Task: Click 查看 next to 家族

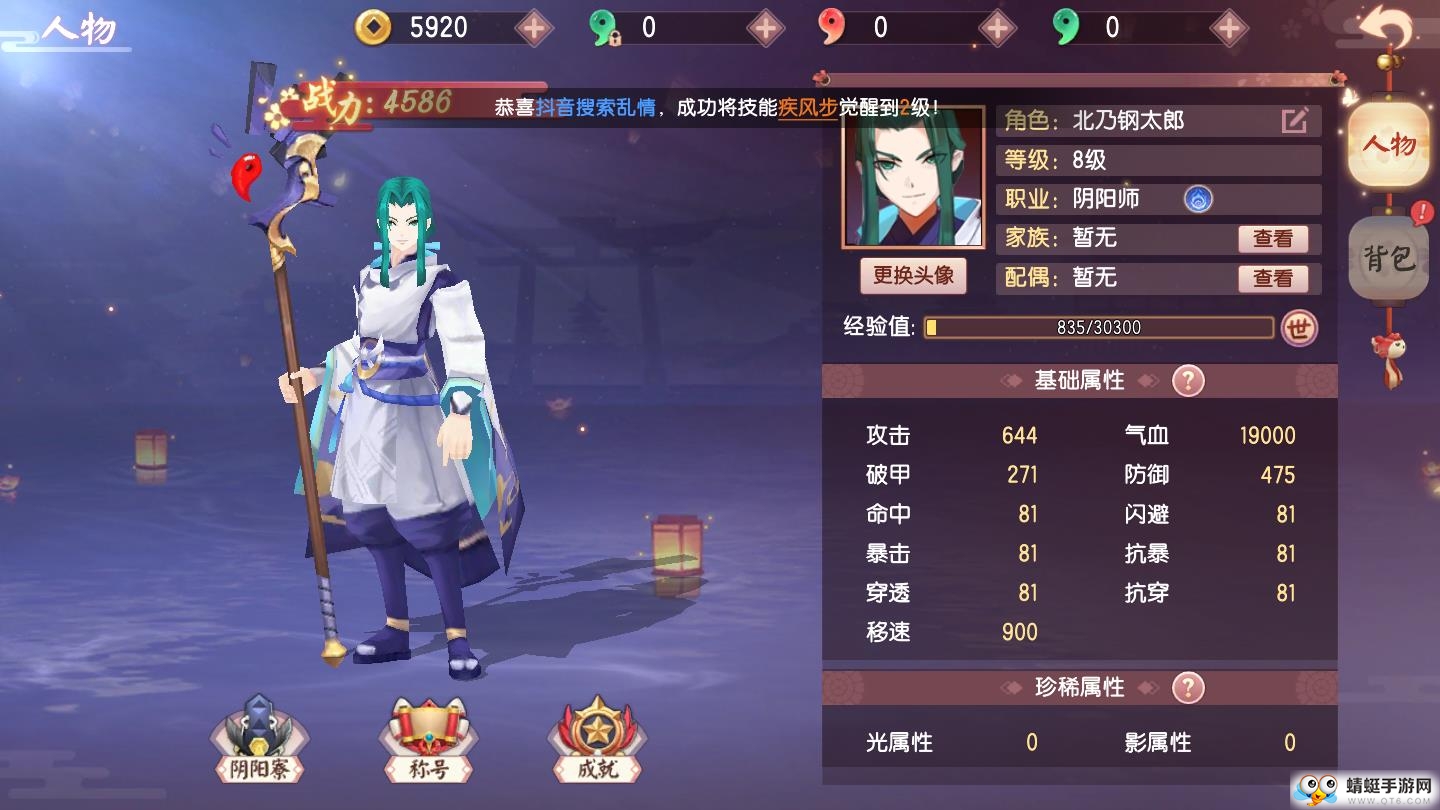Action: (x=1274, y=238)
